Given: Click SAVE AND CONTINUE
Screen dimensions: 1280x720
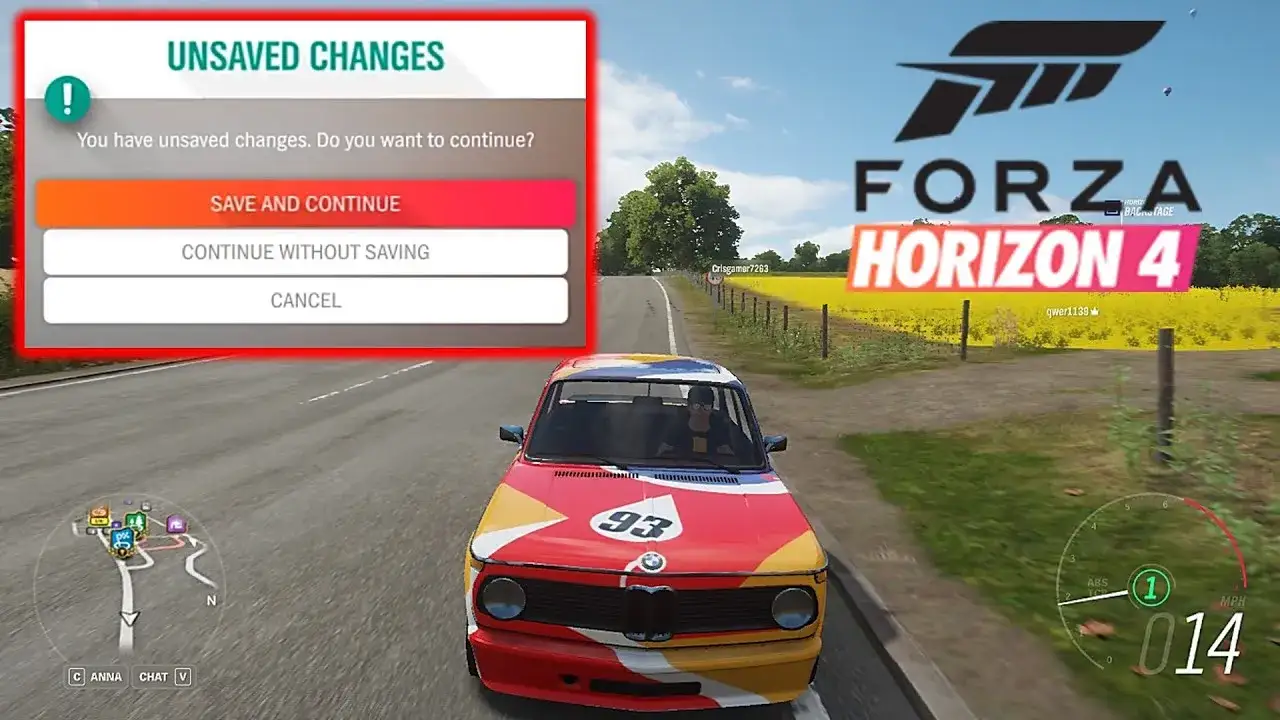Looking at the screenshot, I should click(x=305, y=204).
